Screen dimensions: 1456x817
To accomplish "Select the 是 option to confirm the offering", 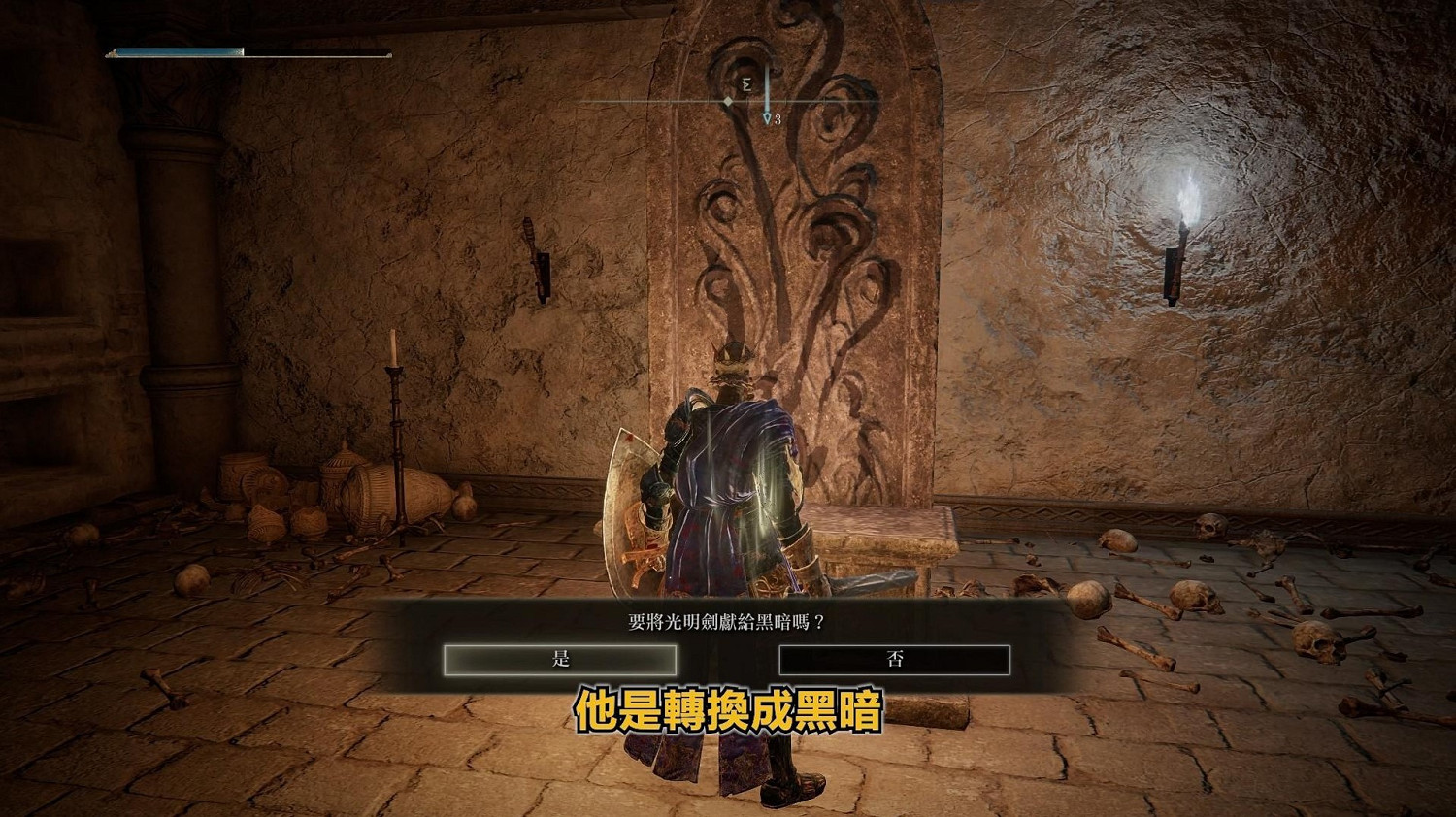I will click(x=559, y=659).
